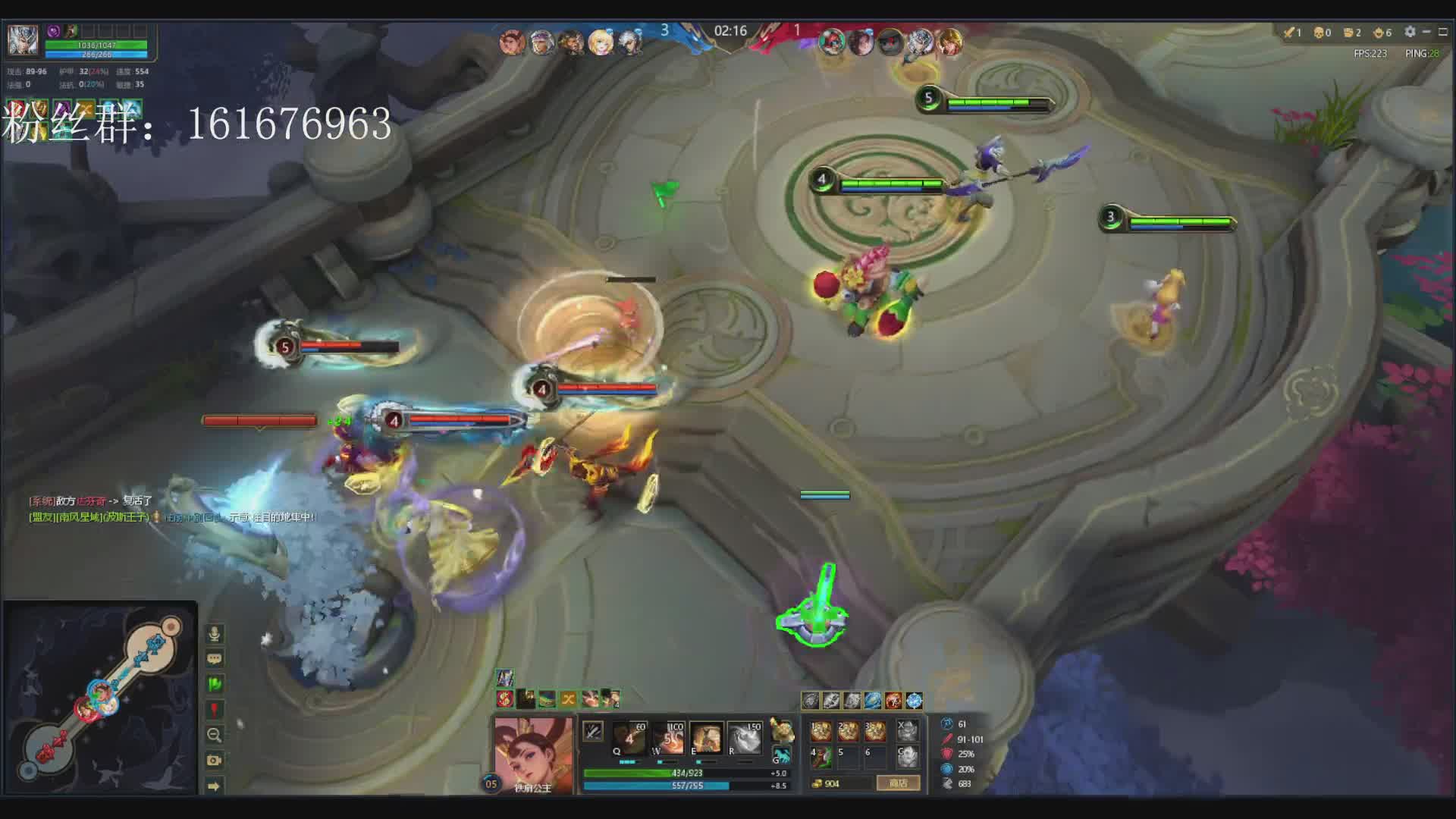Click the minimap

(x=100, y=698)
